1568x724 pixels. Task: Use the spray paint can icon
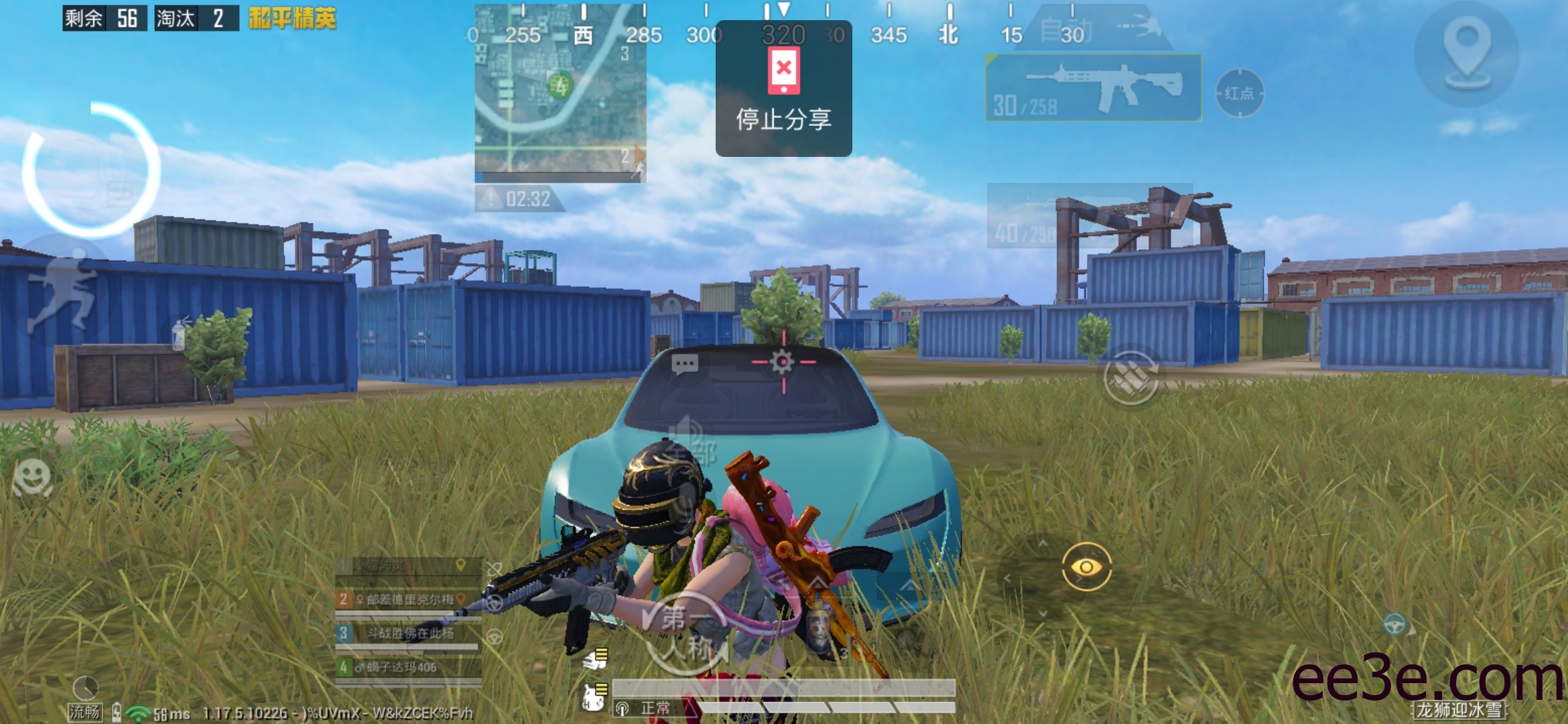(x=178, y=333)
